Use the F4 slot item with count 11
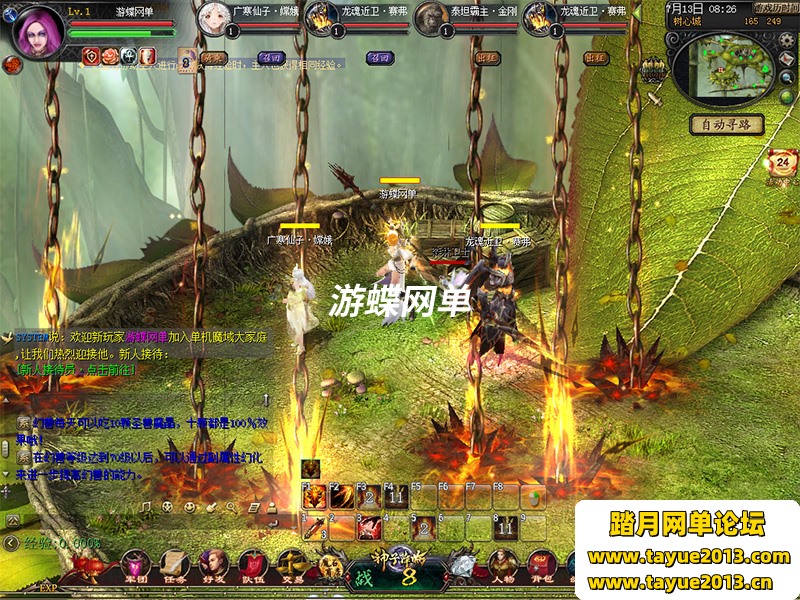This screenshot has width=800, height=600. 396,496
